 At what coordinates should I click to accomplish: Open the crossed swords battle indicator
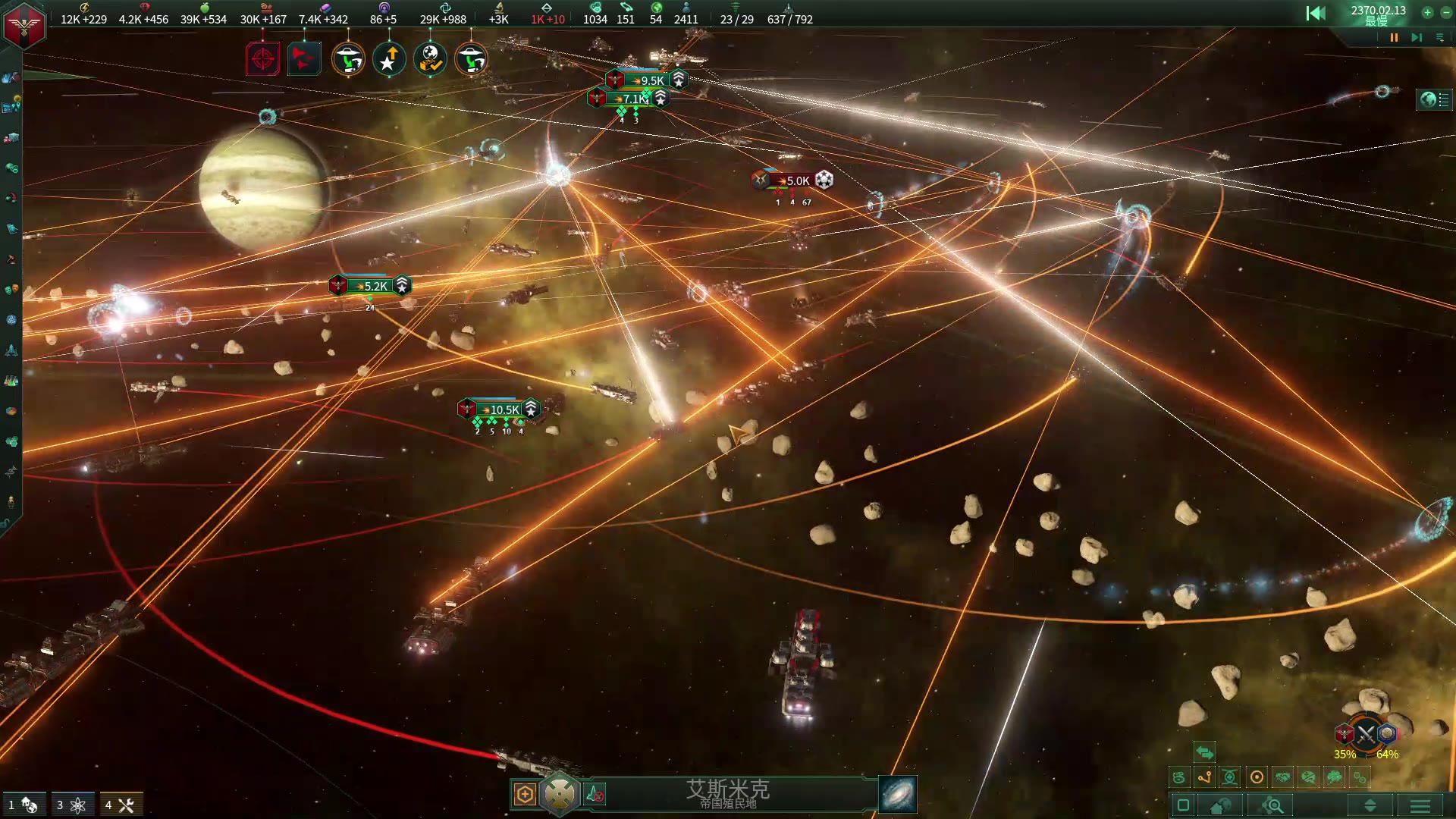1366,733
